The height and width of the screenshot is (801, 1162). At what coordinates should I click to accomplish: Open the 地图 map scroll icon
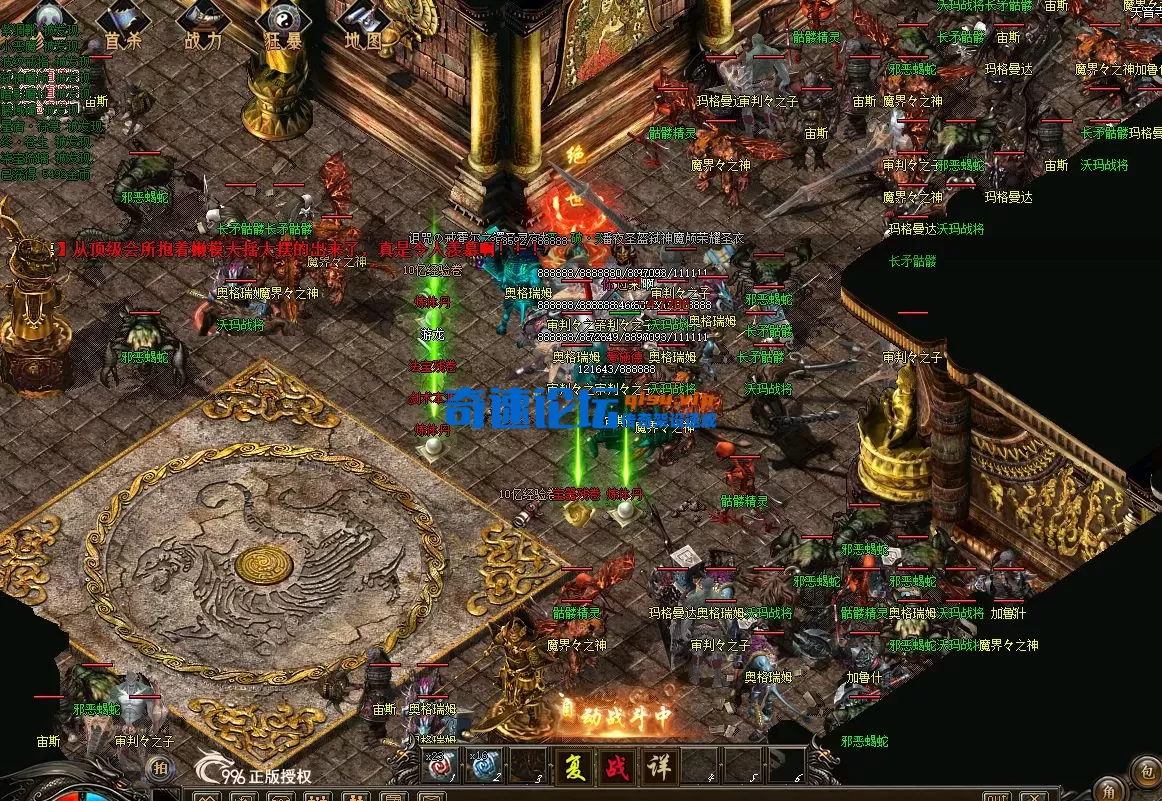pyautogui.click(x=363, y=25)
